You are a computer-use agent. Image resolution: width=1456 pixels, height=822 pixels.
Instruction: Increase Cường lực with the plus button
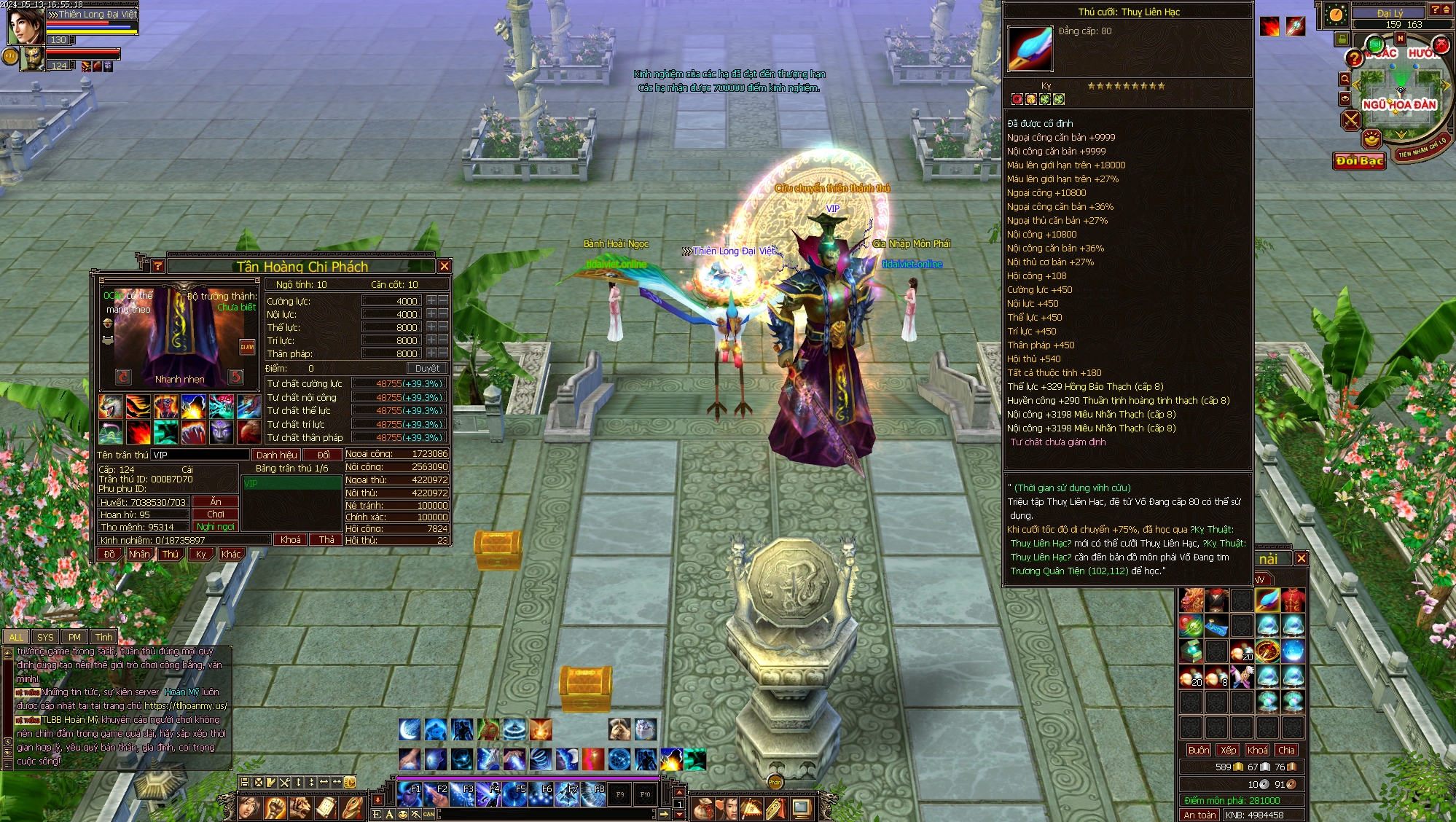pos(431,301)
